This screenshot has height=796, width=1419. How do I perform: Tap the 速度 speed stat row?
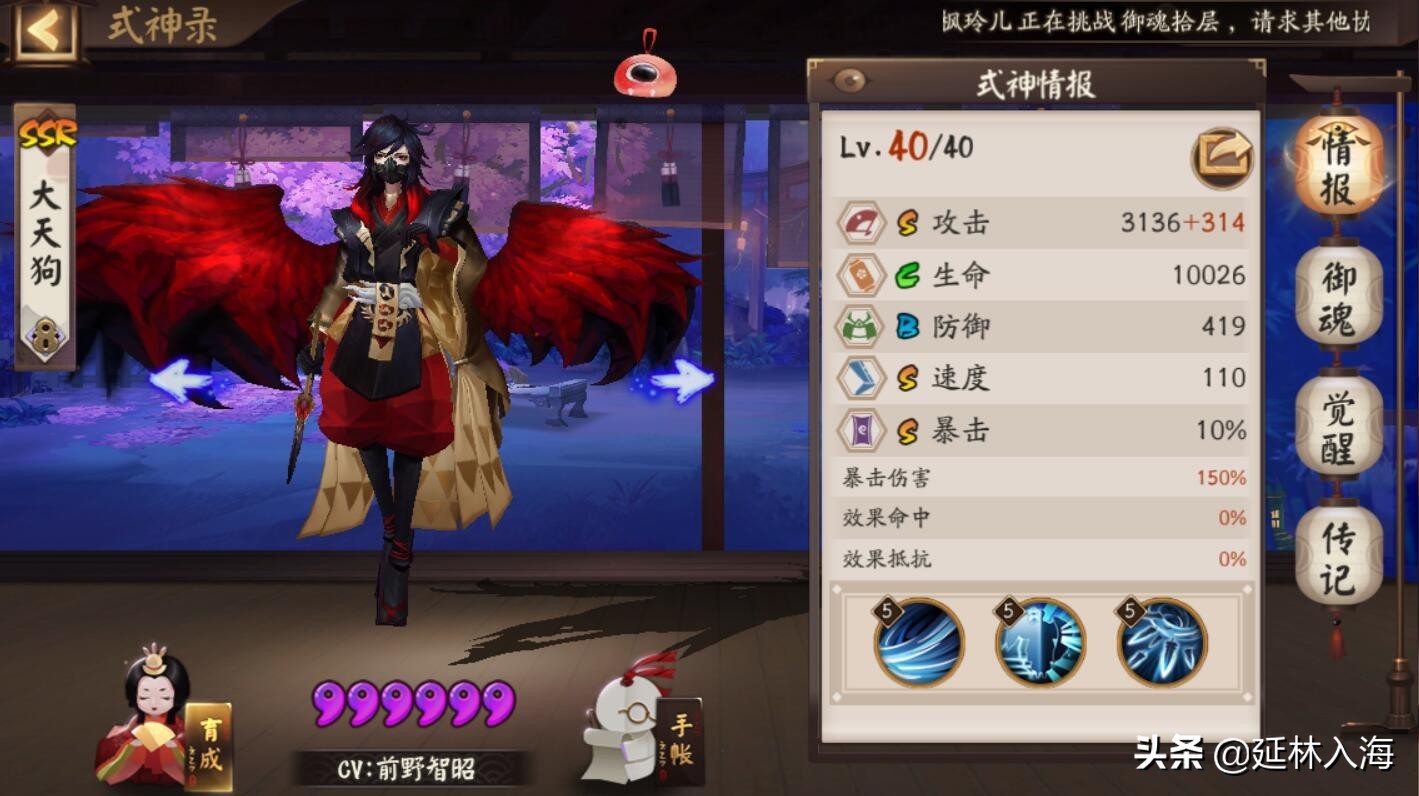coord(1041,377)
